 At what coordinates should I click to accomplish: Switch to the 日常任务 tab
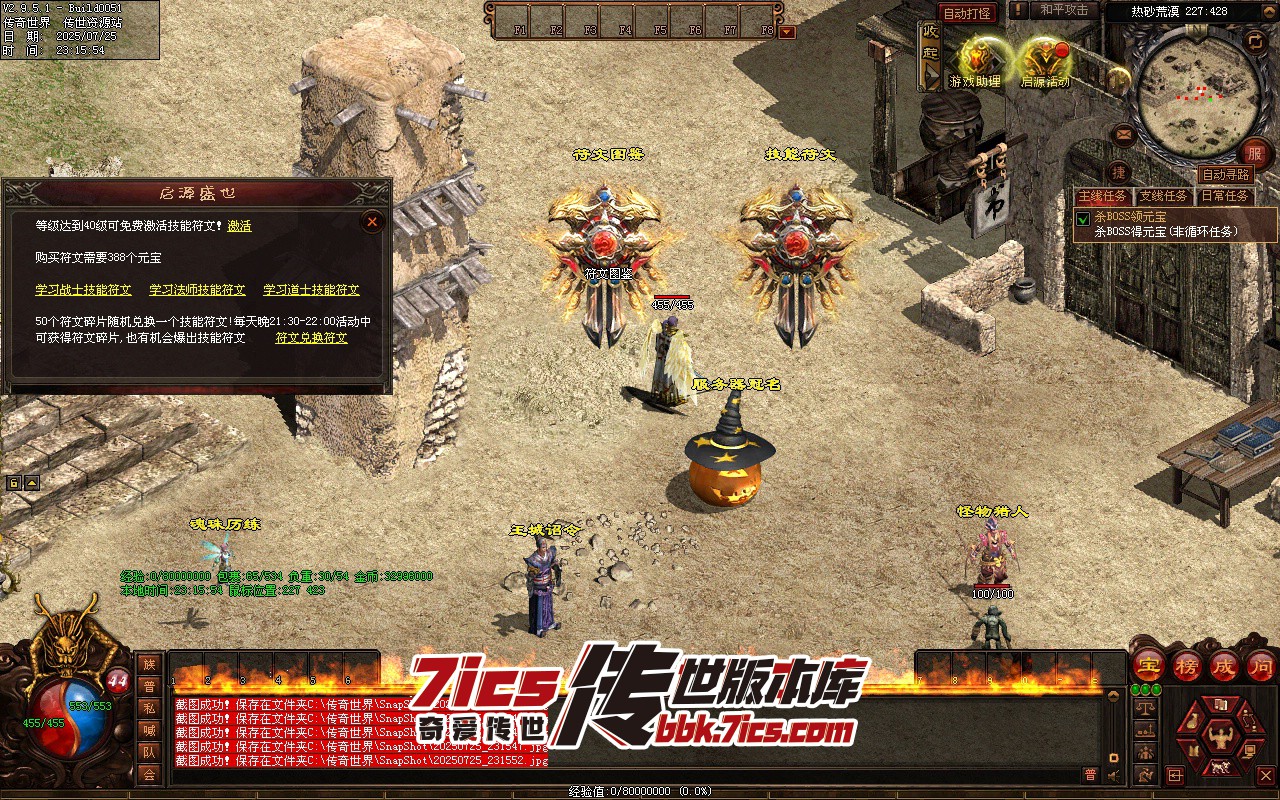1224,196
